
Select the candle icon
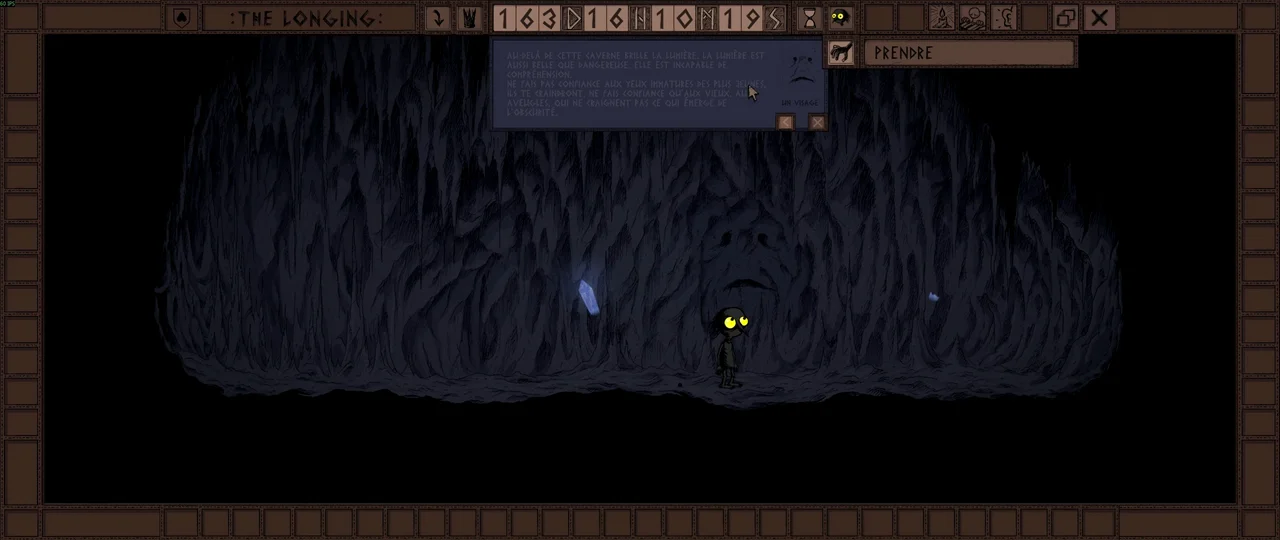tap(941, 18)
